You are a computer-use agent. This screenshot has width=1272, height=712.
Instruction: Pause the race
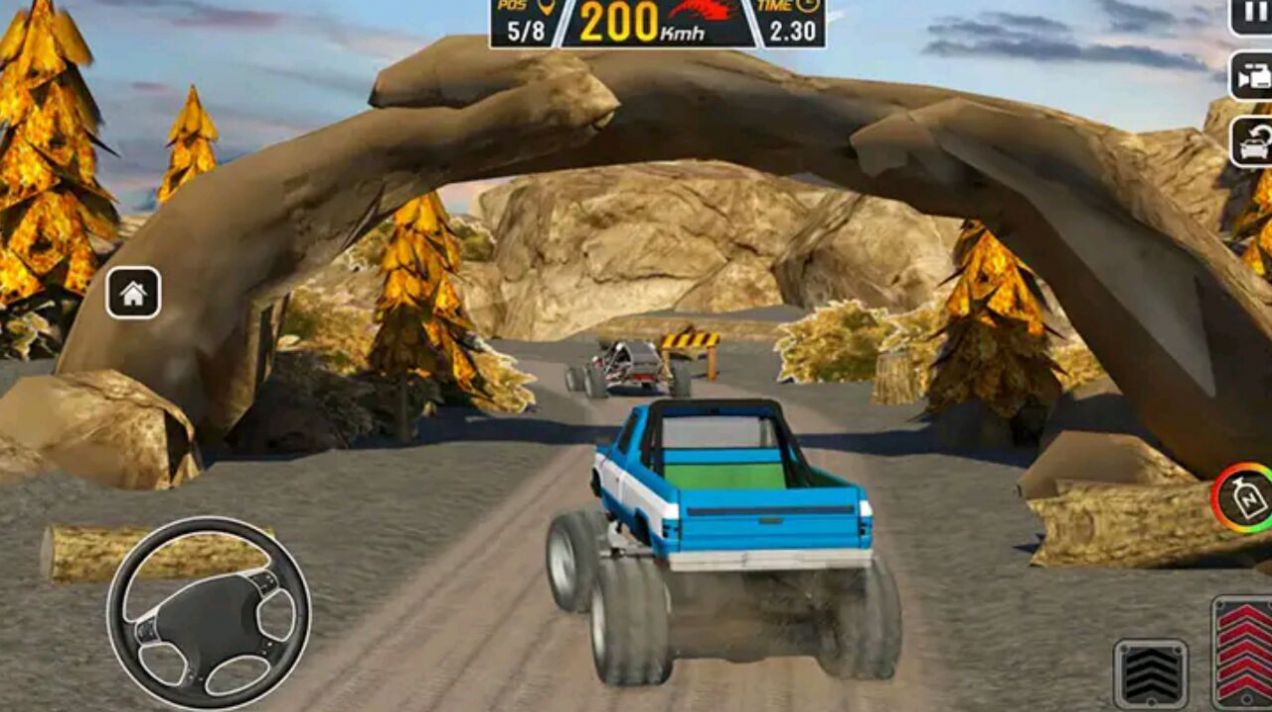coord(1252,16)
